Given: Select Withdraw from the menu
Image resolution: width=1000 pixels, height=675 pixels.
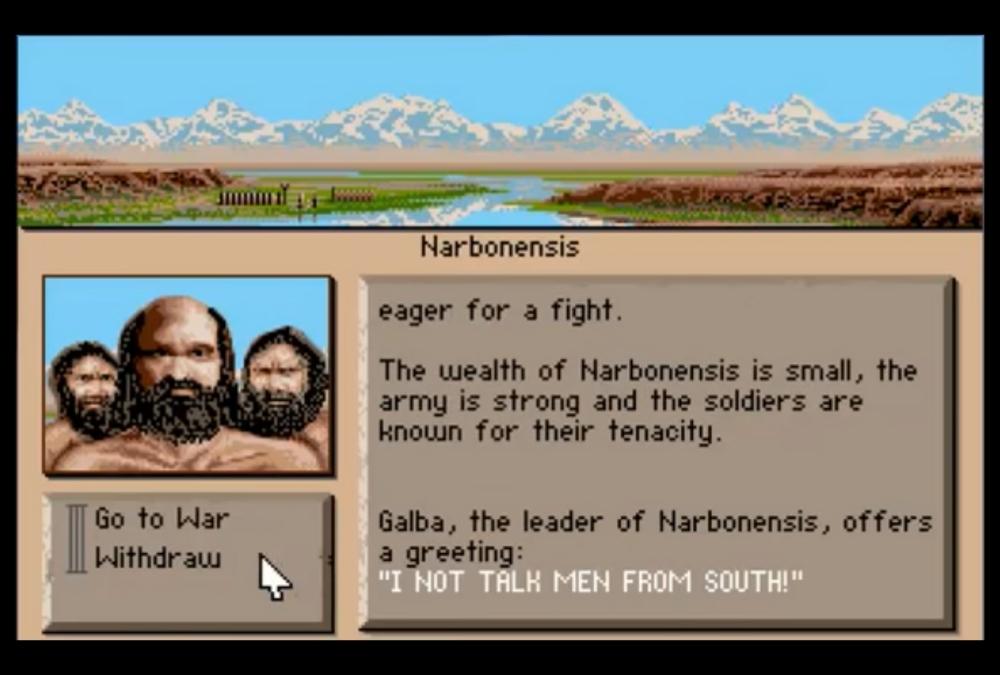Looking at the screenshot, I should click(x=157, y=557).
